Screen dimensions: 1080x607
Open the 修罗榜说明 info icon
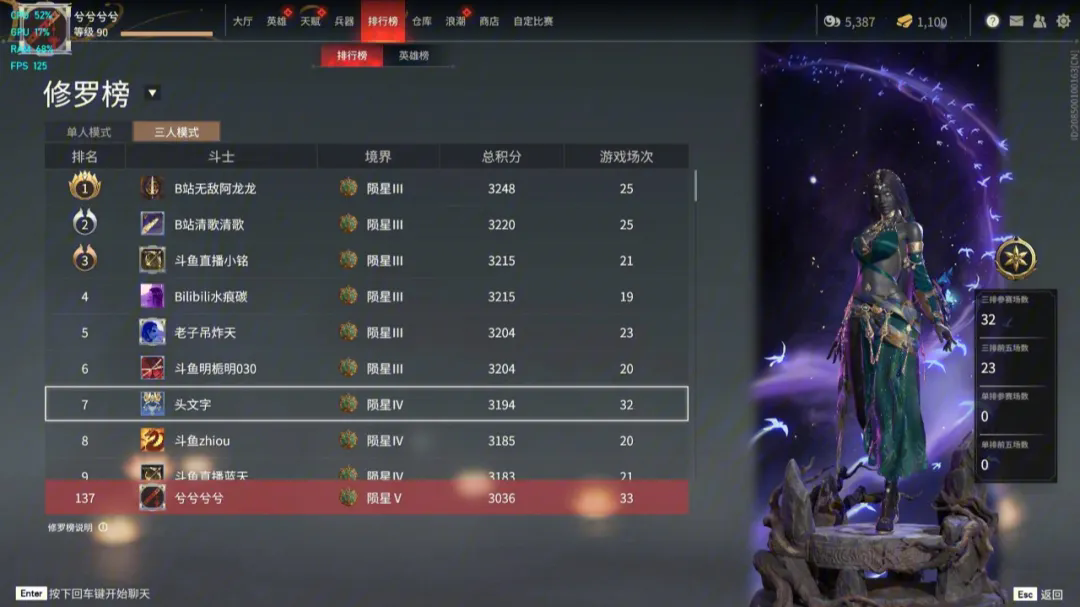[103, 527]
